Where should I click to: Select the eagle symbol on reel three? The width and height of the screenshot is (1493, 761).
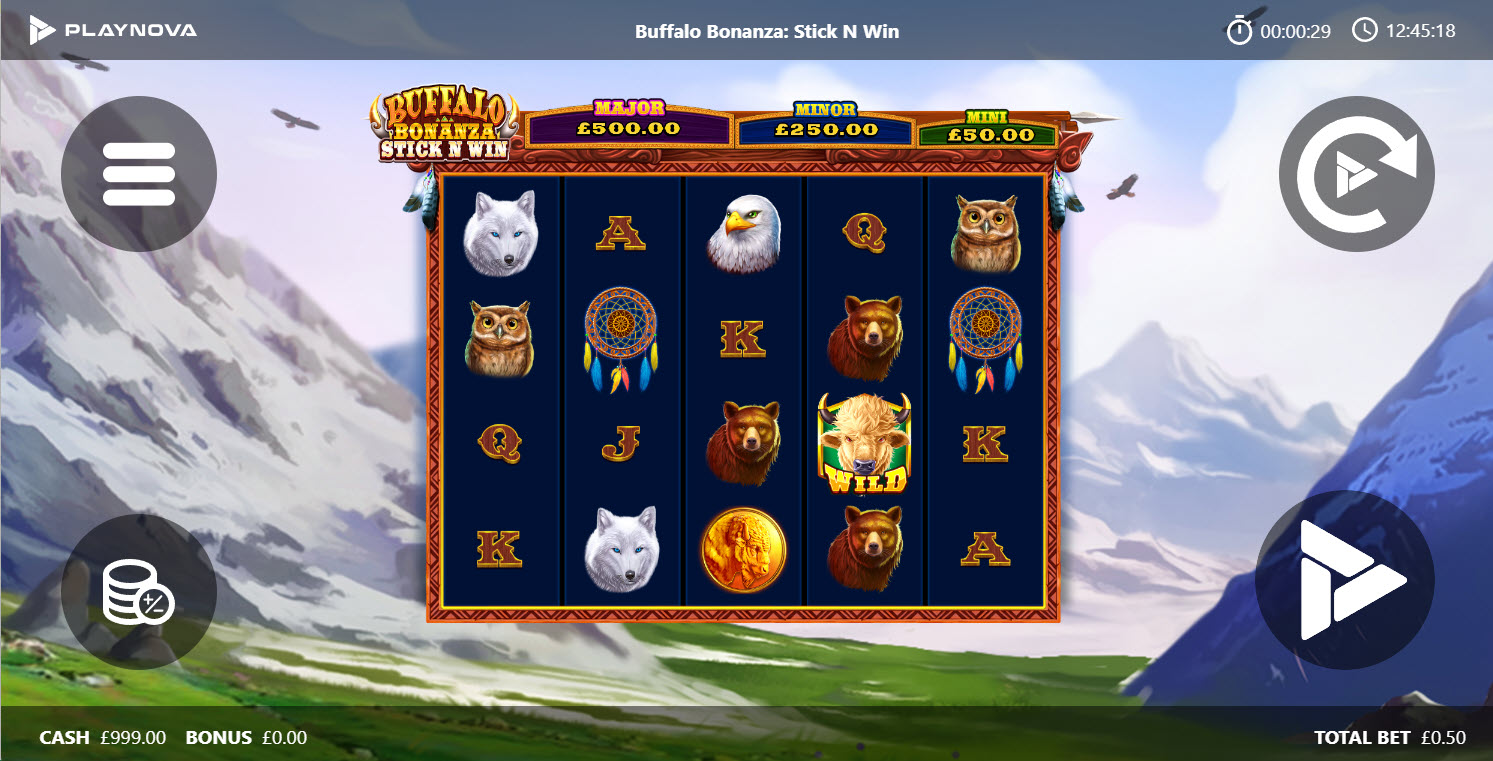click(744, 230)
